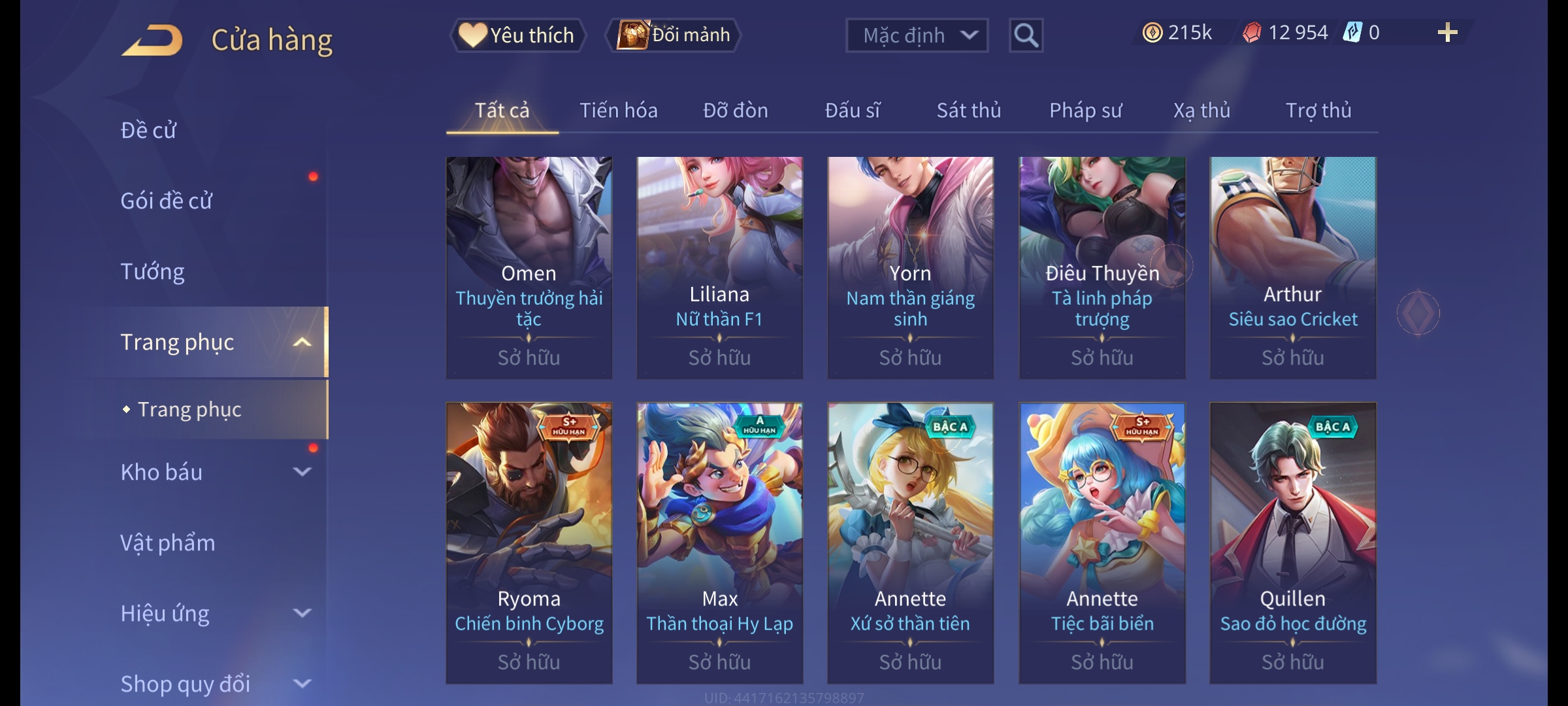Switch to the Đỡ đòn tab
The height and width of the screenshot is (706, 1568).
click(x=735, y=110)
